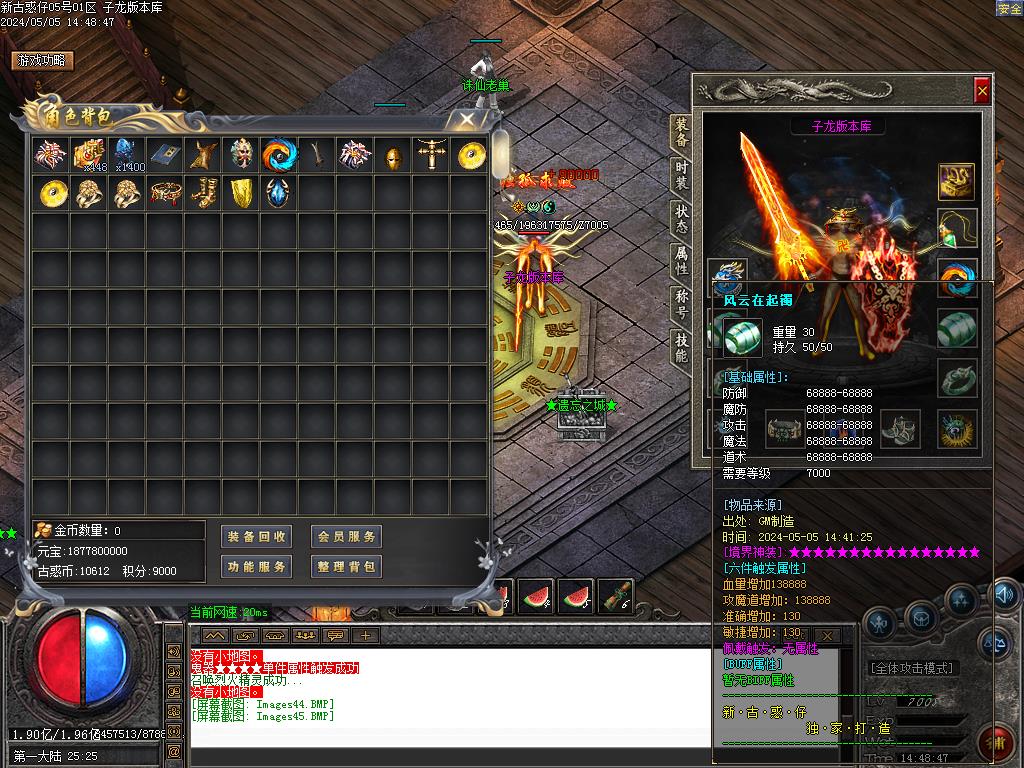Open 会员服务 member services
Screen dimensions: 1024x768
(346, 537)
